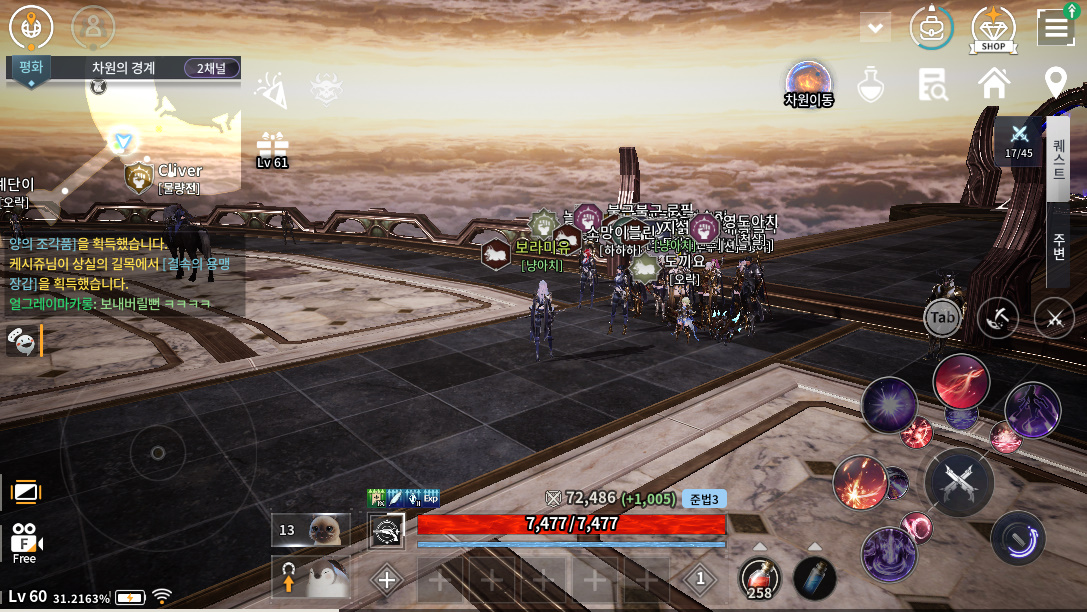Switch to the 퀘스트 quest tab

(1058, 159)
